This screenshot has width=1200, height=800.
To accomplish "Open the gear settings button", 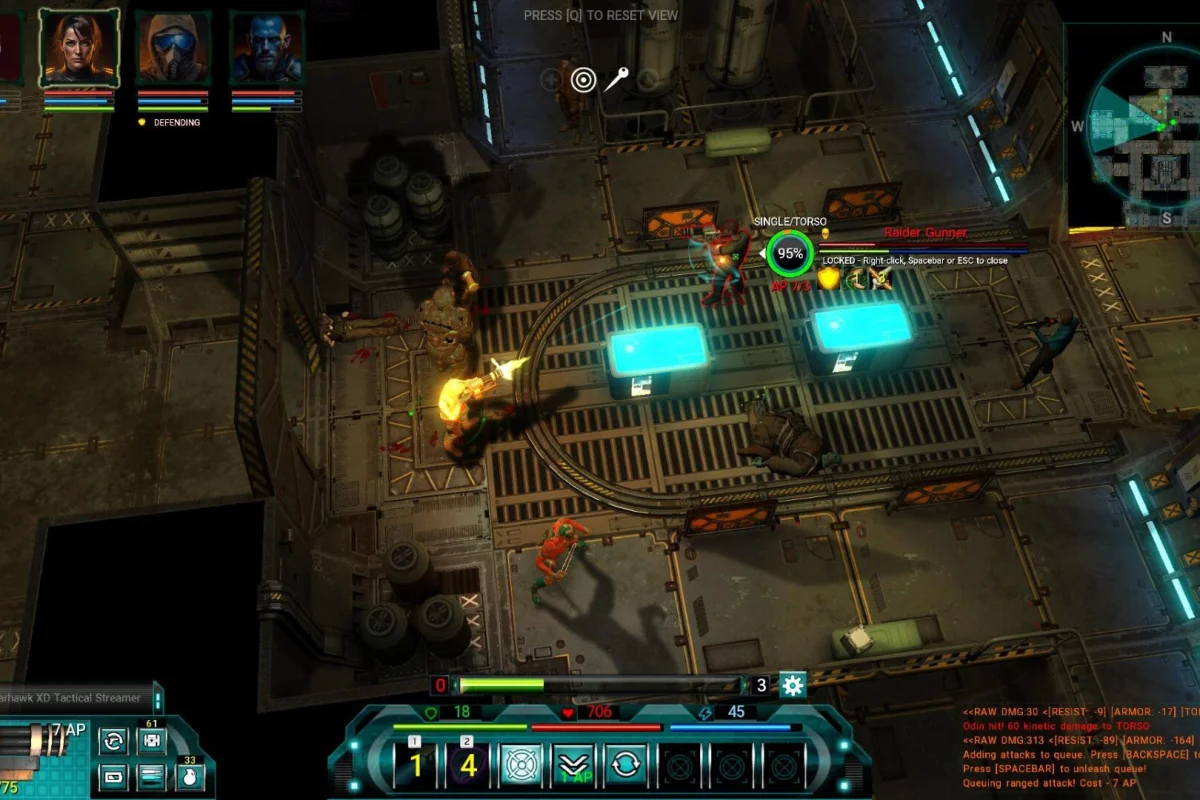I will [793, 685].
